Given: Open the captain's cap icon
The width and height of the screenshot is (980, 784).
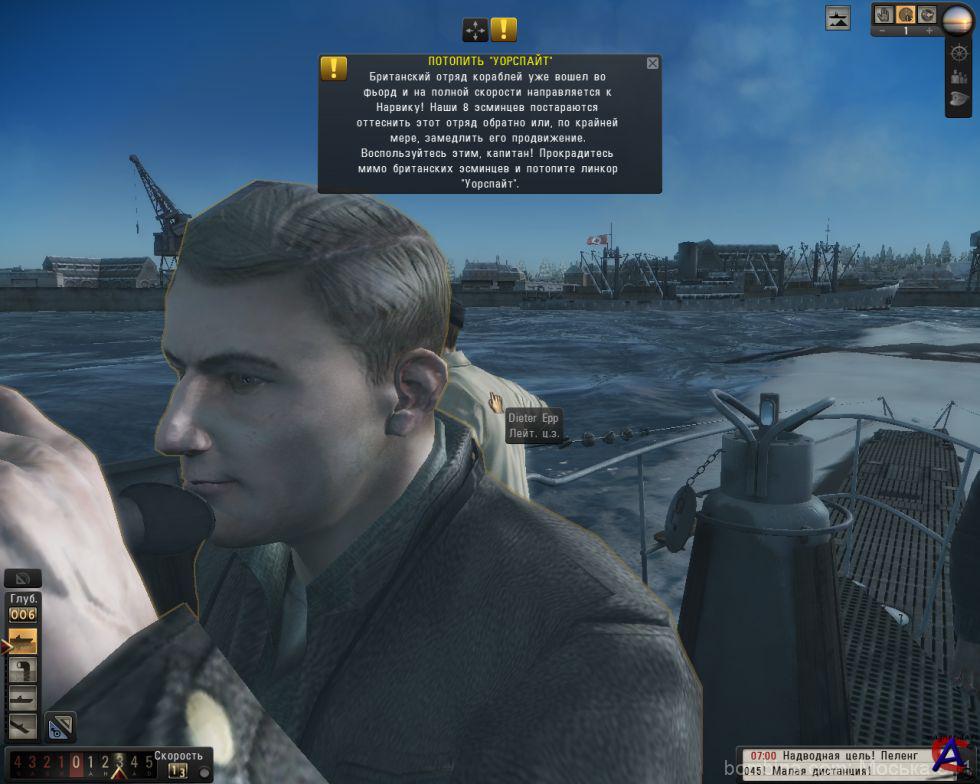Looking at the screenshot, I should pos(959,99).
